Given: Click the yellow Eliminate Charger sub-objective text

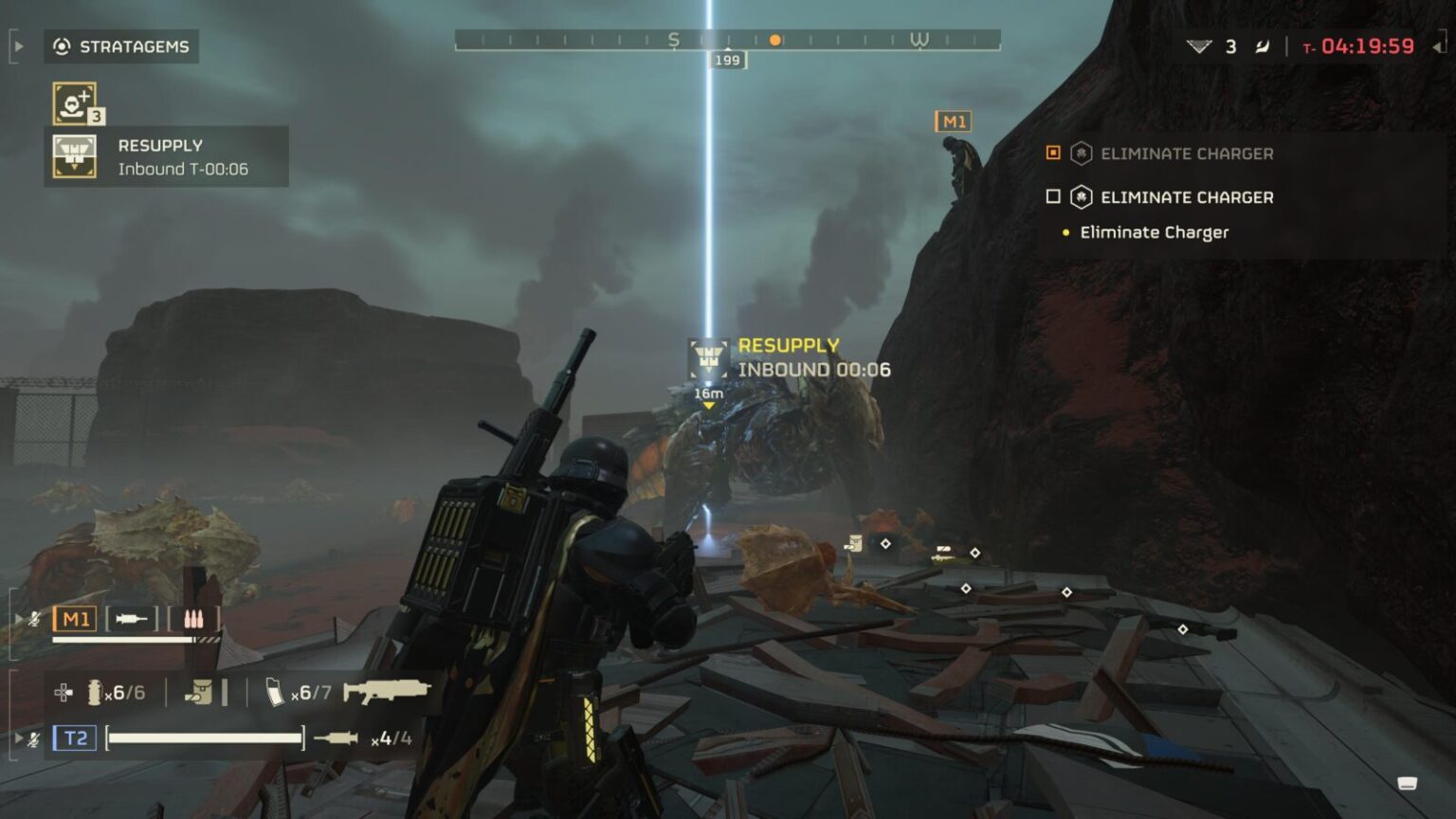Looking at the screenshot, I should point(1153,232).
